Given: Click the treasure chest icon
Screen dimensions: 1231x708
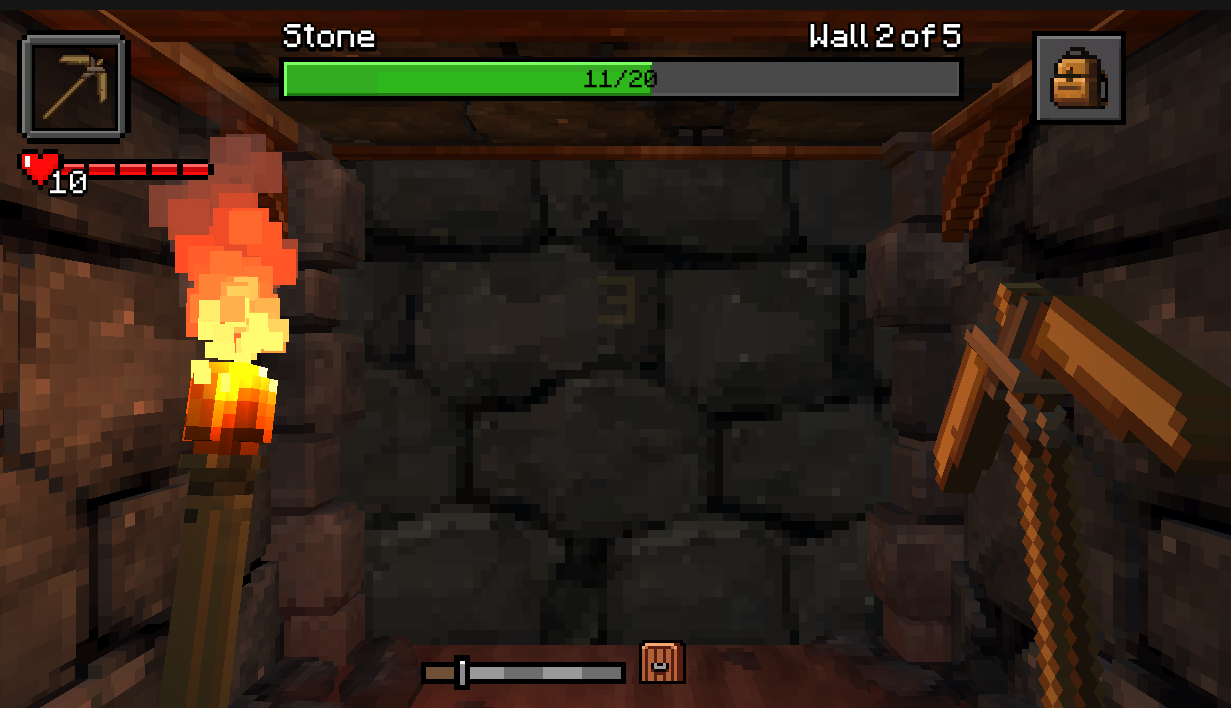Looking at the screenshot, I should pyautogui.click(x=662, y=662).
